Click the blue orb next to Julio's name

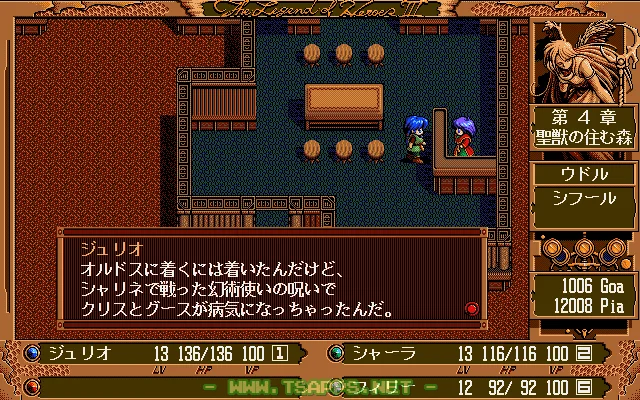(33, 352)
